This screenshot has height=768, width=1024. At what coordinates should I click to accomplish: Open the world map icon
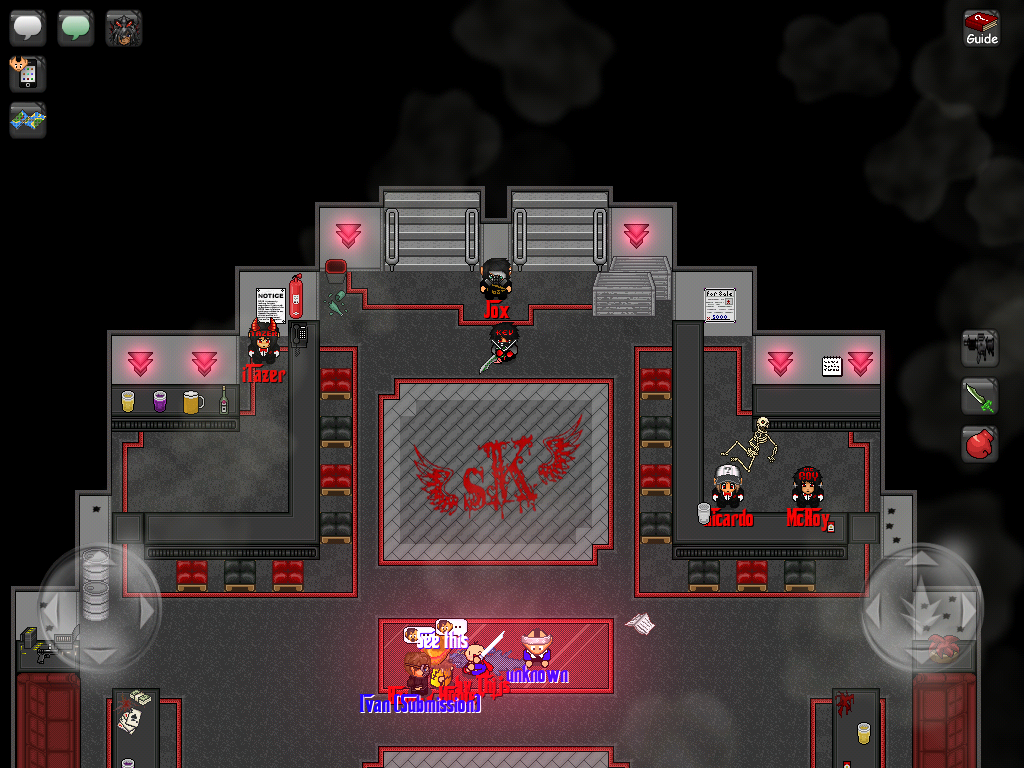pos(28,120)
